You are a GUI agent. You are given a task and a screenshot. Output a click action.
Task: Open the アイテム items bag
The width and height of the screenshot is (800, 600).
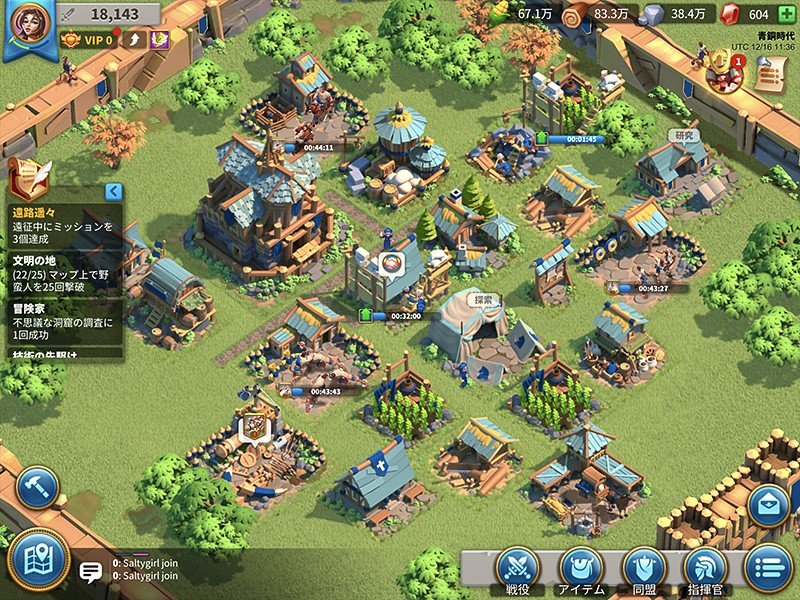click(581, 569)
